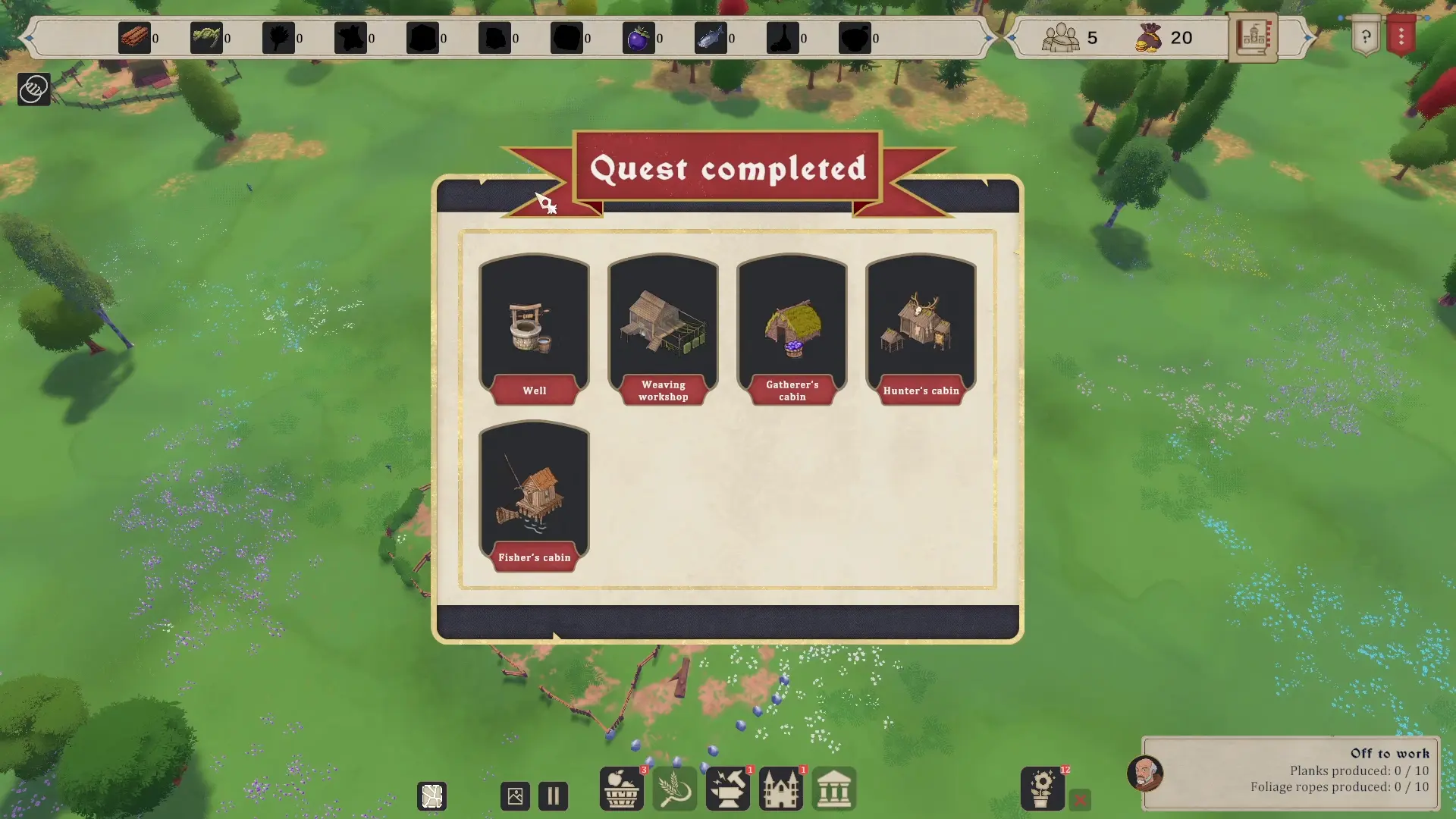The image size is (1456, 819).
Task: Pause the game with the pause button
Action: tap(553, 796)
